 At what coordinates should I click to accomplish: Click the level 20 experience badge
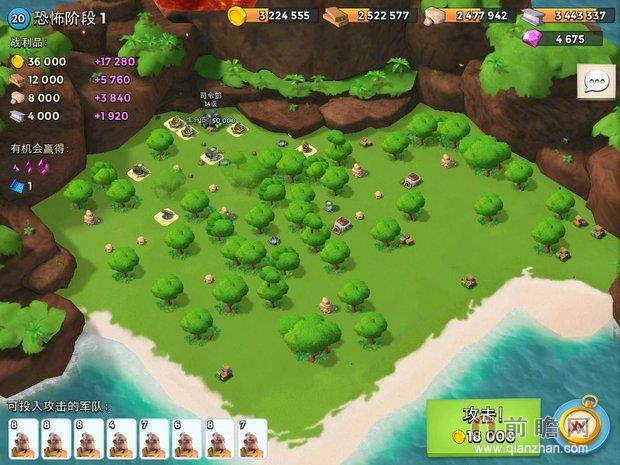coord(18,18)
